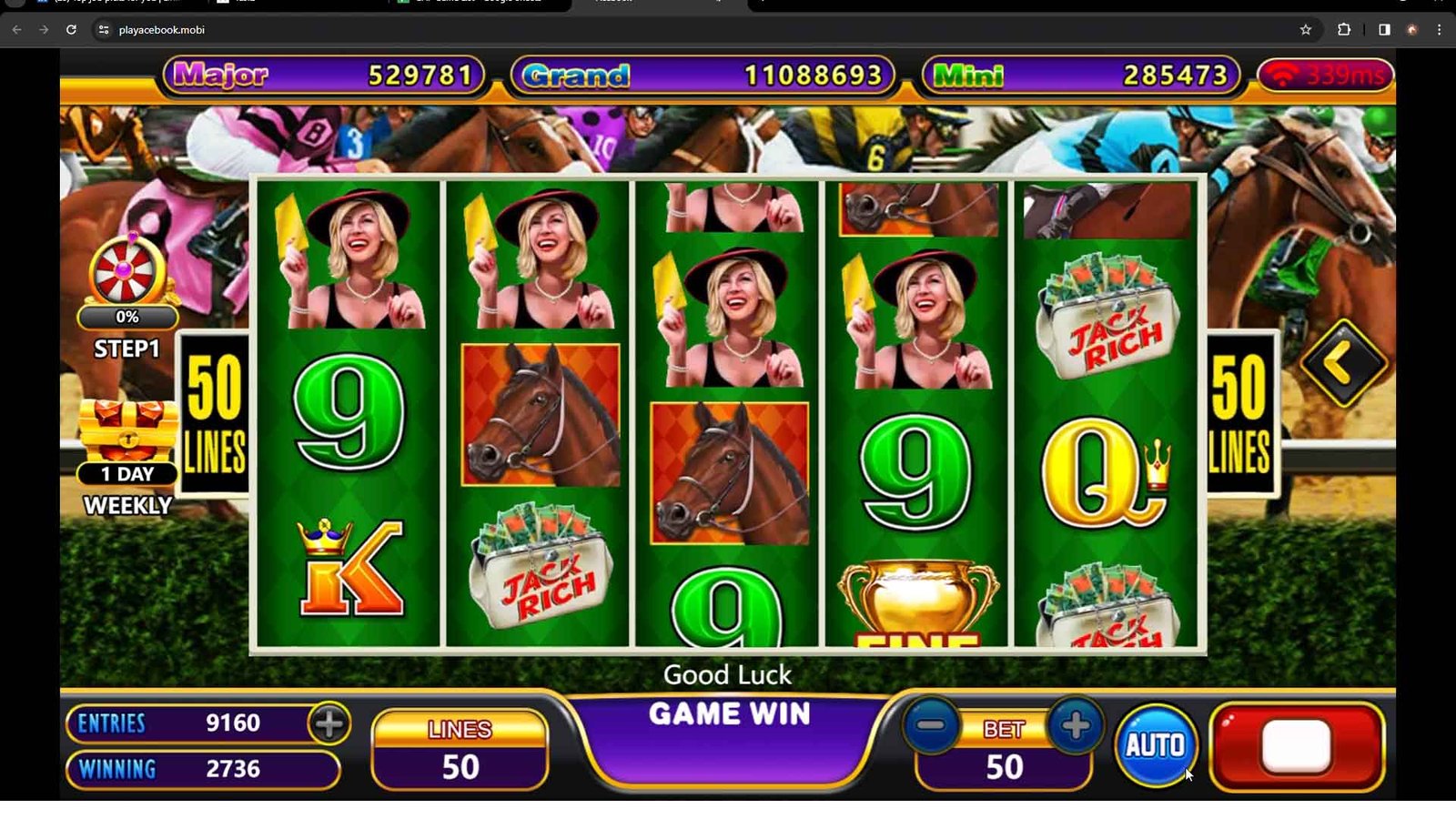Decrease the bet with the minus button
This screenshot has height=819, width=1456.
click(931, 726)
